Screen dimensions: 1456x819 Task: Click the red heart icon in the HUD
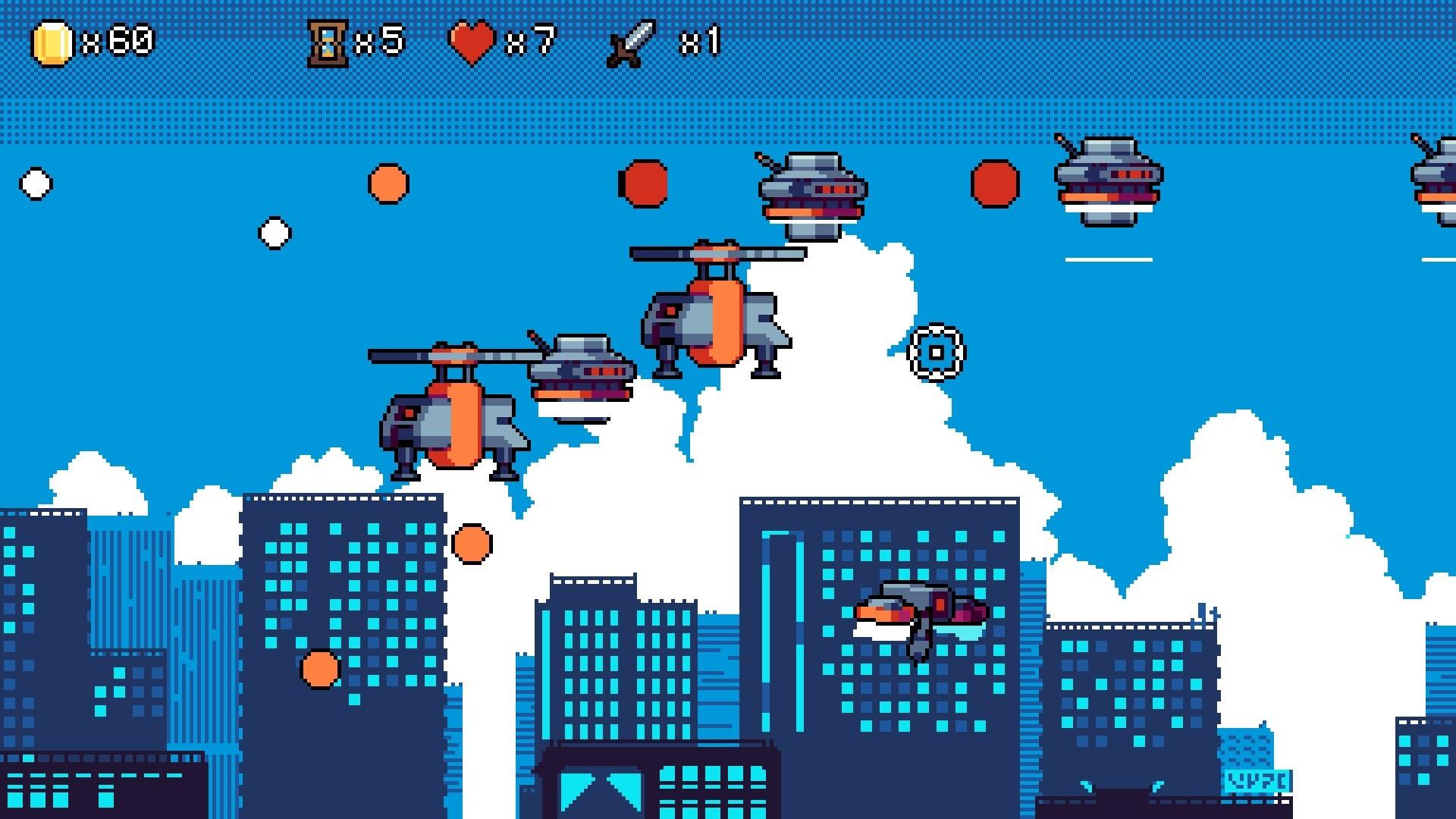tap(472, 39)
